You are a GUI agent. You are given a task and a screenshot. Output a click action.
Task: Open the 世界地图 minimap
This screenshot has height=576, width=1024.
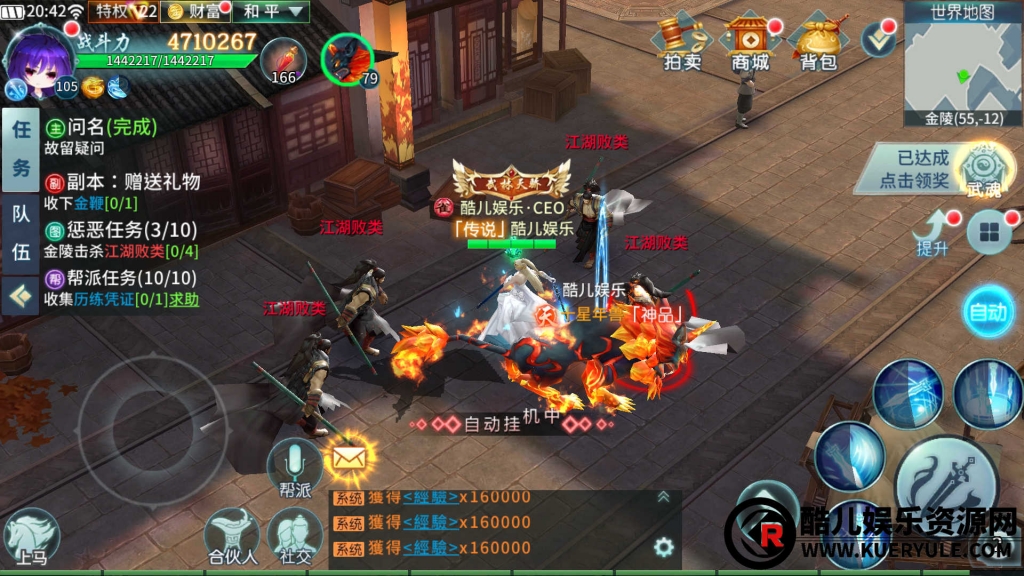click(x=963, y=64)
